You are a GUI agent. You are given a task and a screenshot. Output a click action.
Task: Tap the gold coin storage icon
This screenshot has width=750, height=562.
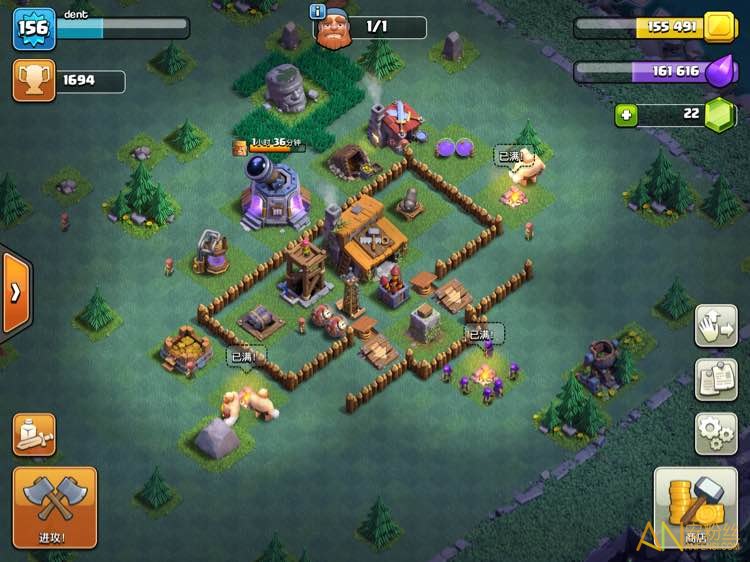[719, 27]
